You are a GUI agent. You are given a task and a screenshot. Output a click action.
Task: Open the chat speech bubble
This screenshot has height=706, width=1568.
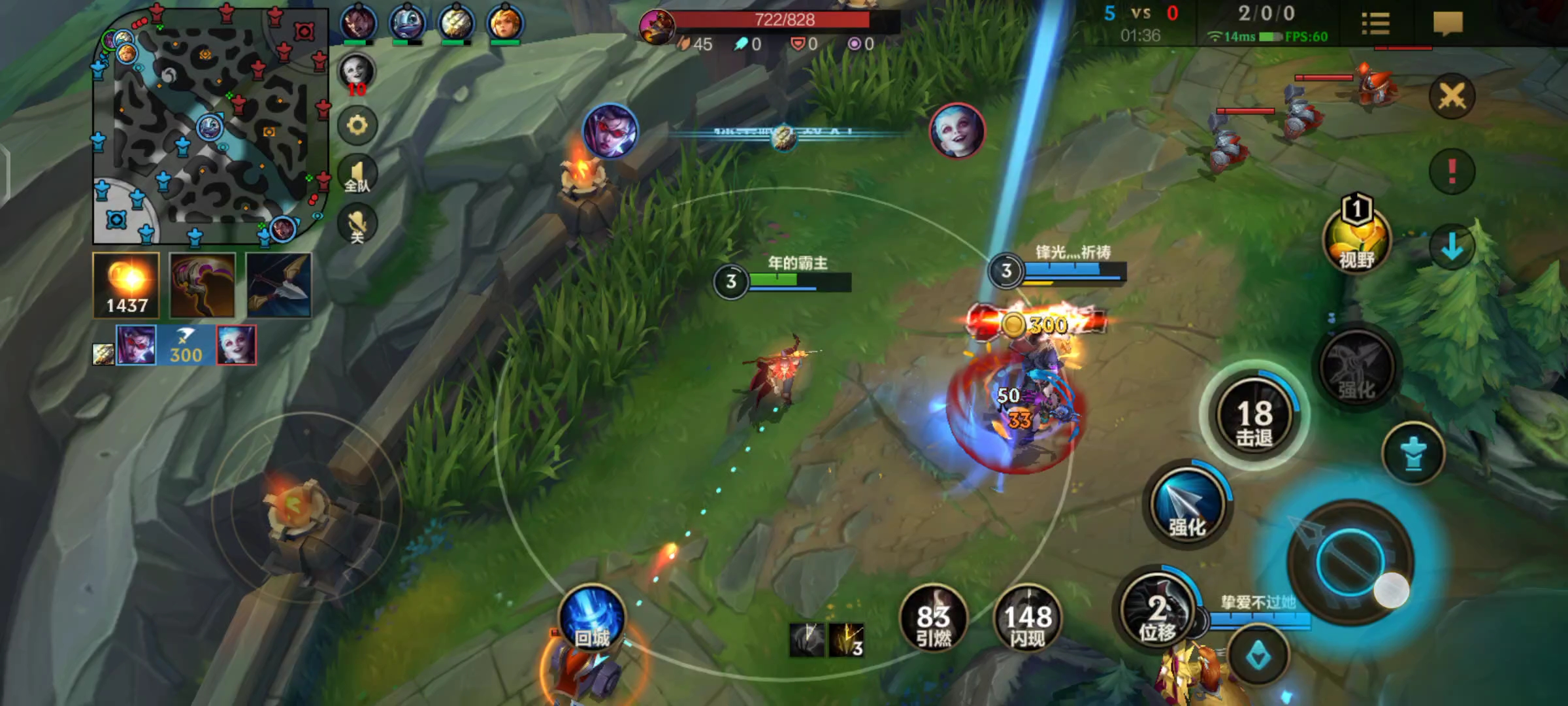coord(1448,24)
